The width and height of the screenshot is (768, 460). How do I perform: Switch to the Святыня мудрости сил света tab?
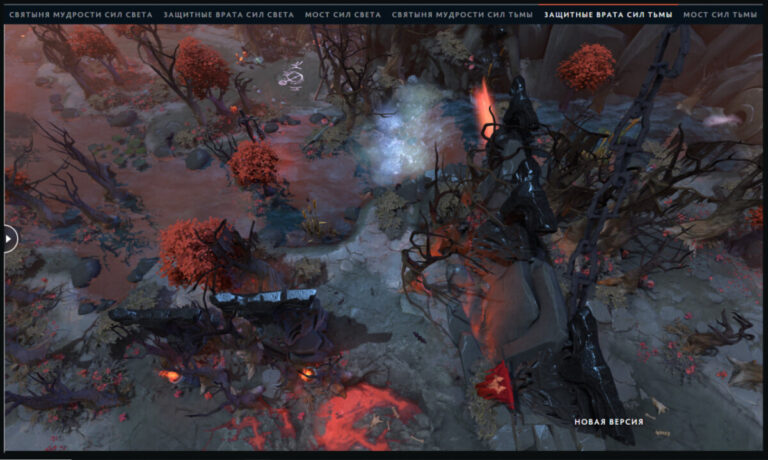tap(79, 16)
